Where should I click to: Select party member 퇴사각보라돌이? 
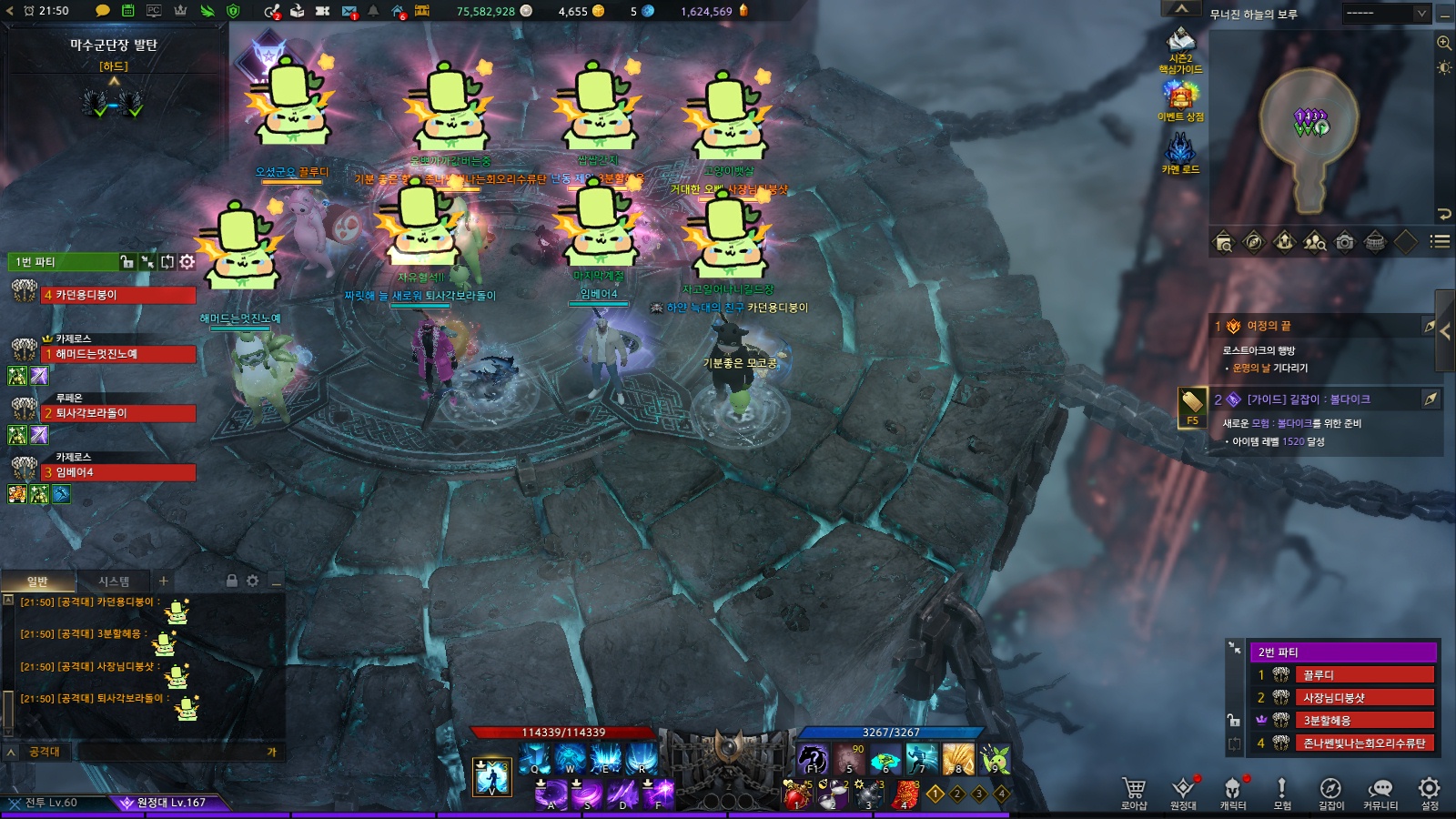[x=118, y=413]
